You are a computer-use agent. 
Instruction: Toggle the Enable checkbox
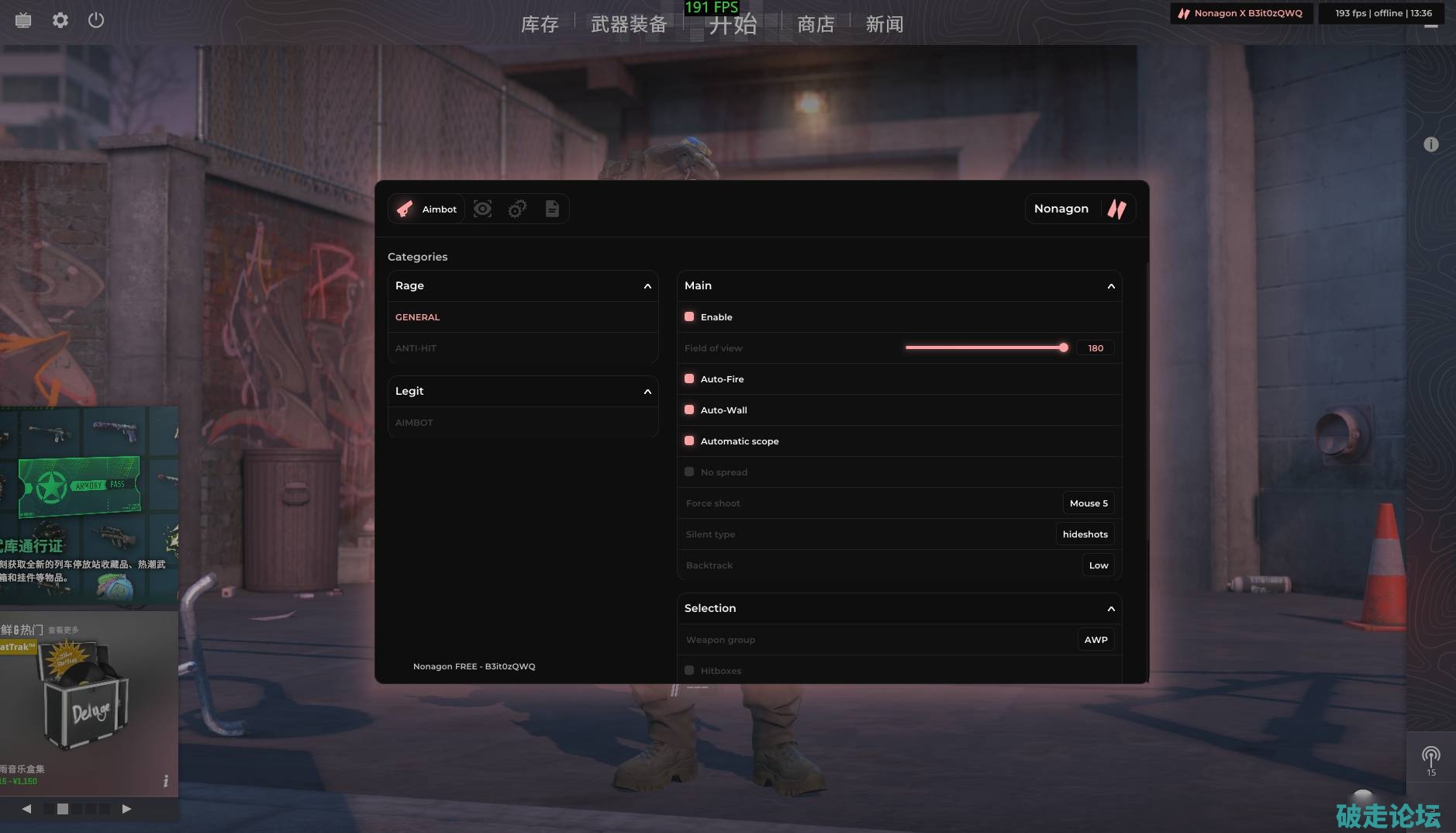689,317
